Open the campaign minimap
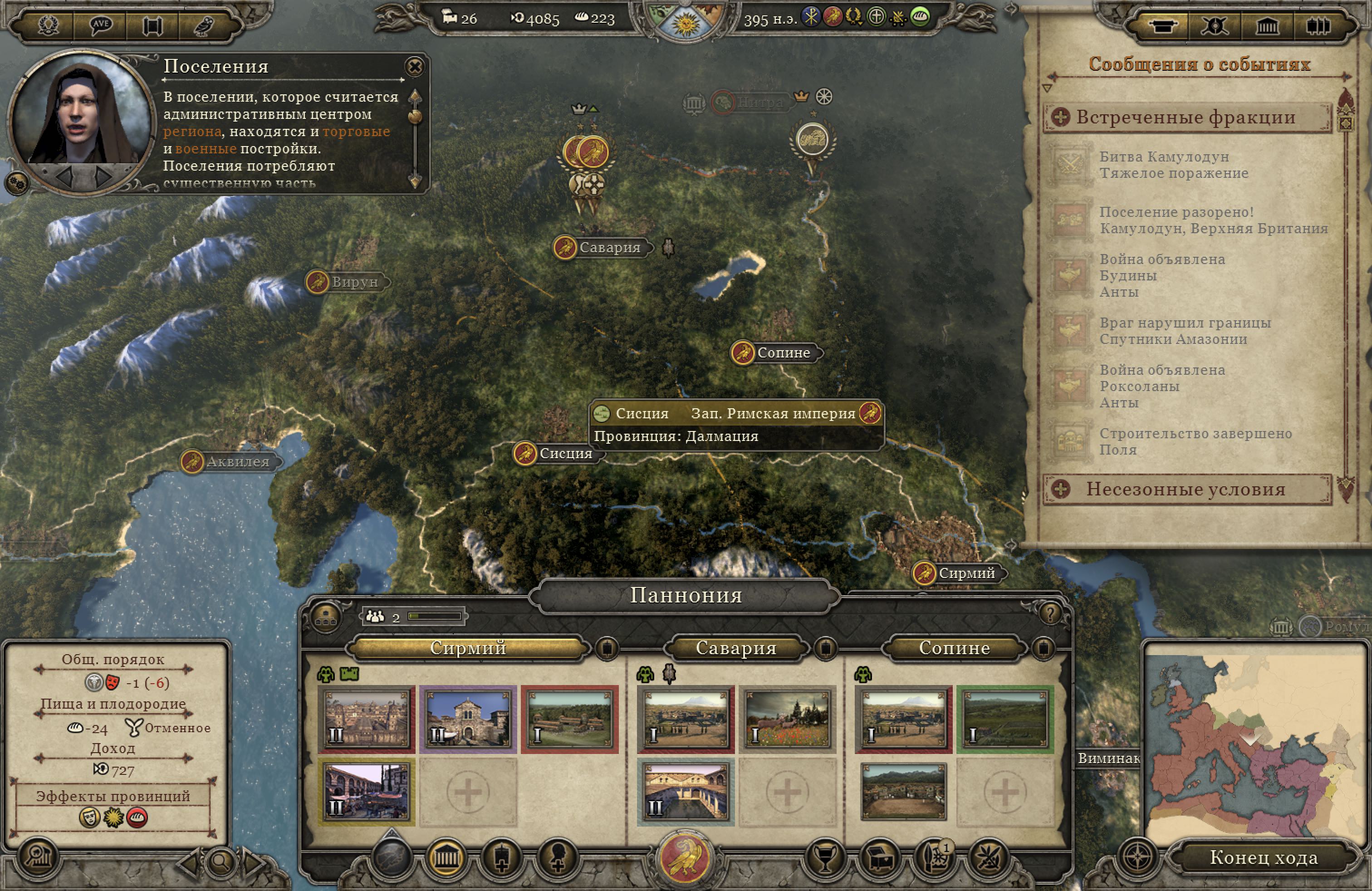The image size is (1372, 891). click(1255, 740)
